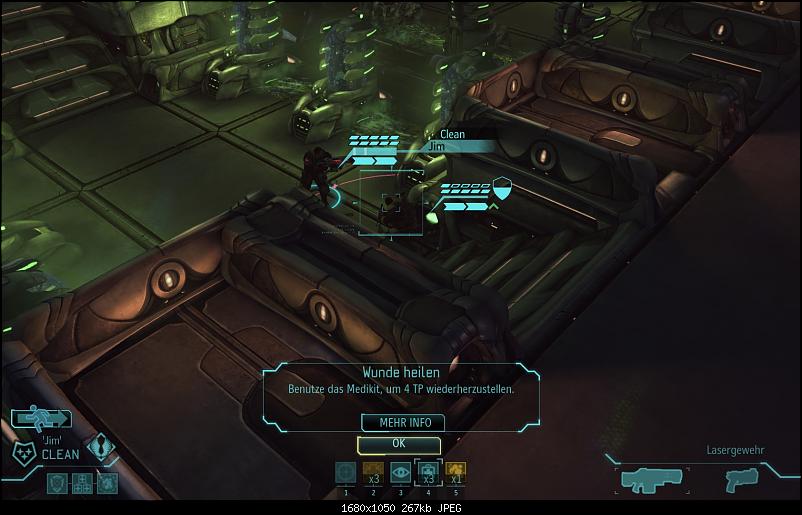
Task: Activate the eye Overwatch ability
Action: 400,473
